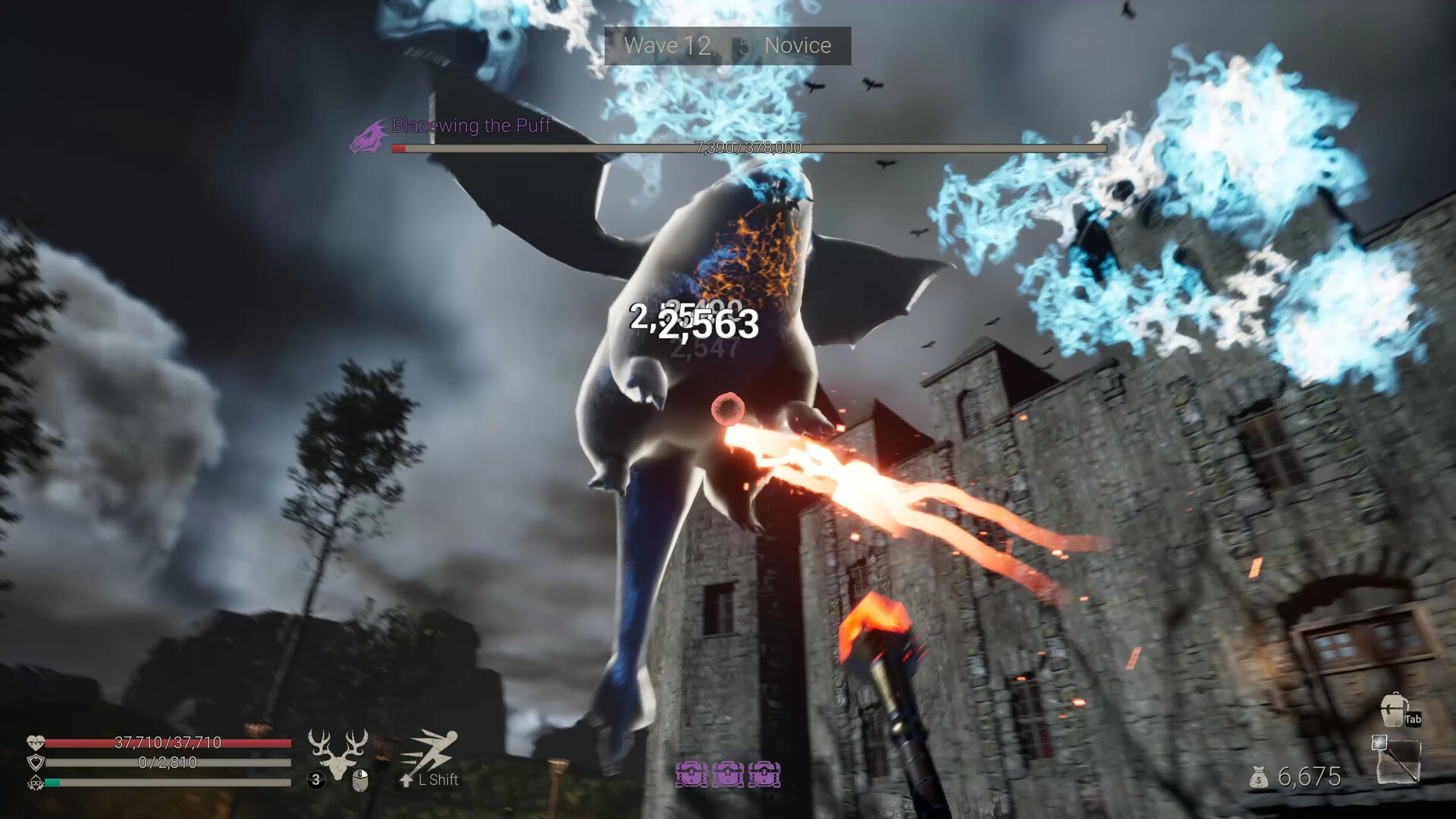The image size is (1456, 819).
Task: Activate the deer antler skull ability
Action: [338, 752]
